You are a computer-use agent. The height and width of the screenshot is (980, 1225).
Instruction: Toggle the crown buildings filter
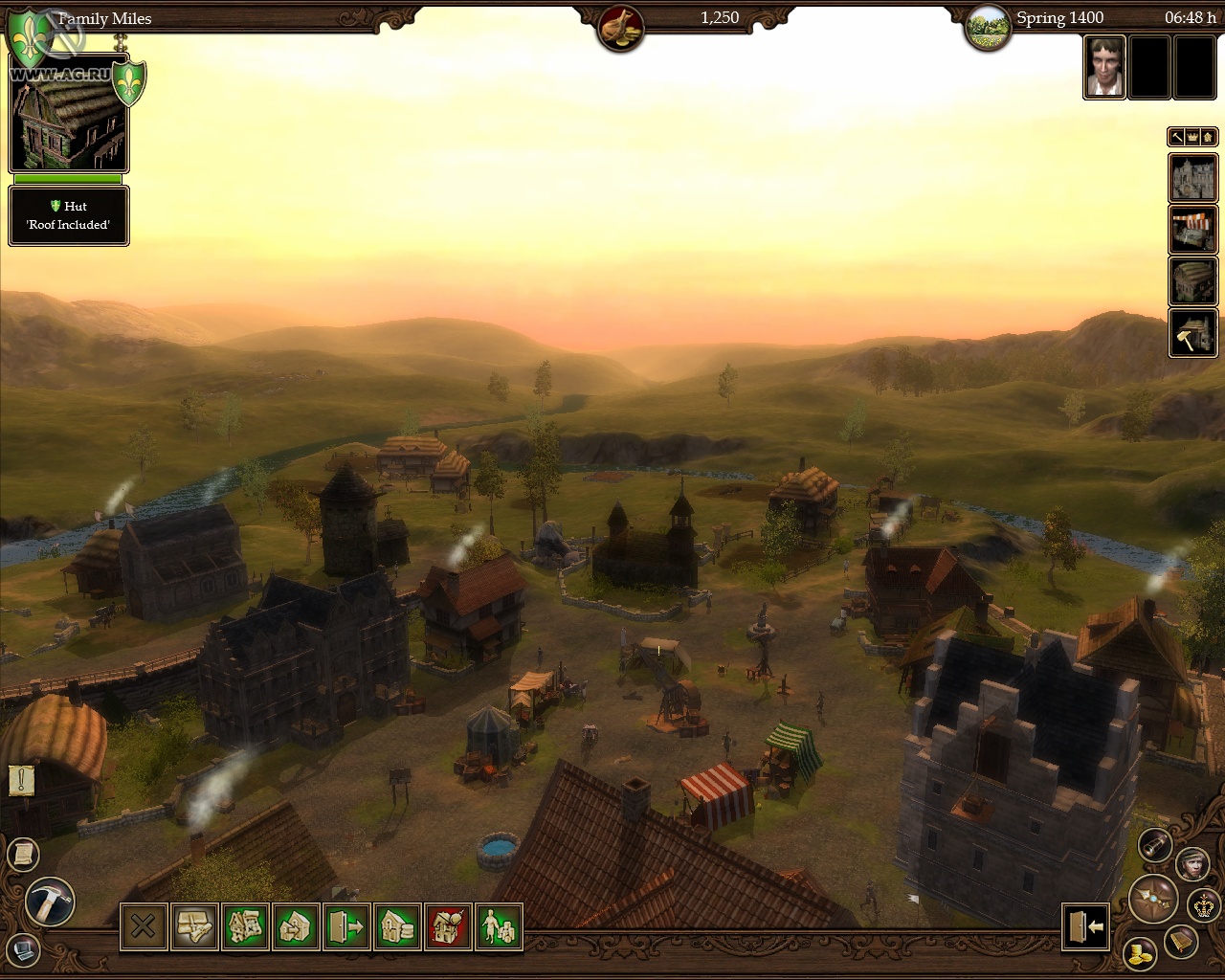[x=1192, y=137]
